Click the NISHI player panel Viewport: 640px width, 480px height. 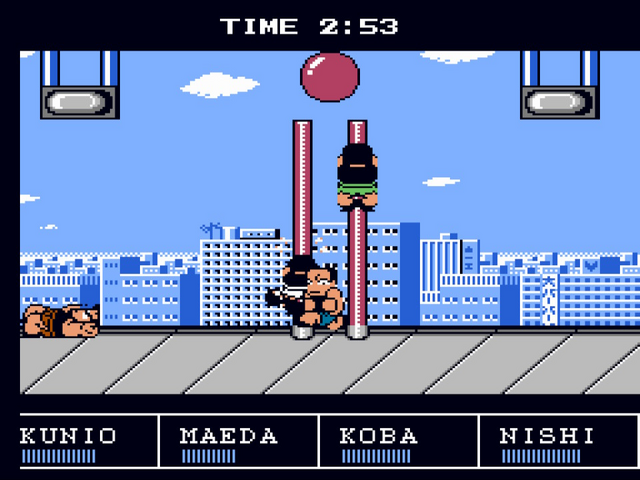point(556,443)
